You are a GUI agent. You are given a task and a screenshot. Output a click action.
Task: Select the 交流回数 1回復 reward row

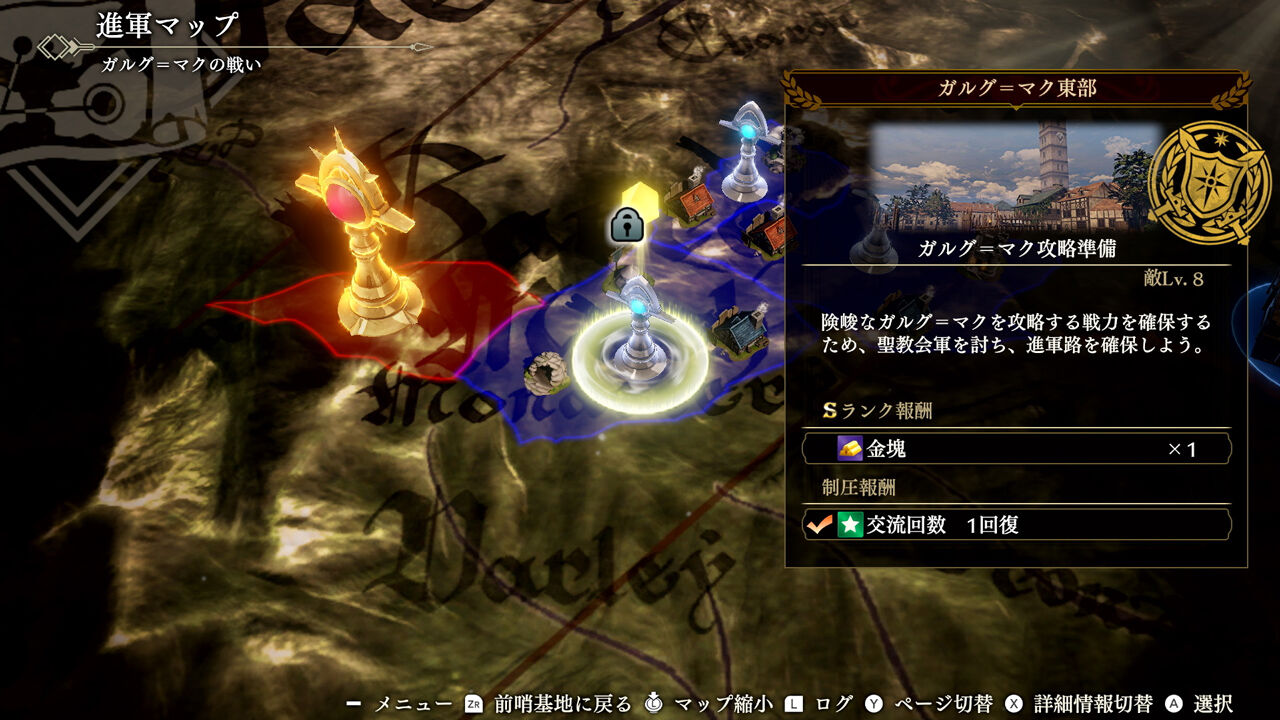pyautogui.click(x=1016, y=525)
